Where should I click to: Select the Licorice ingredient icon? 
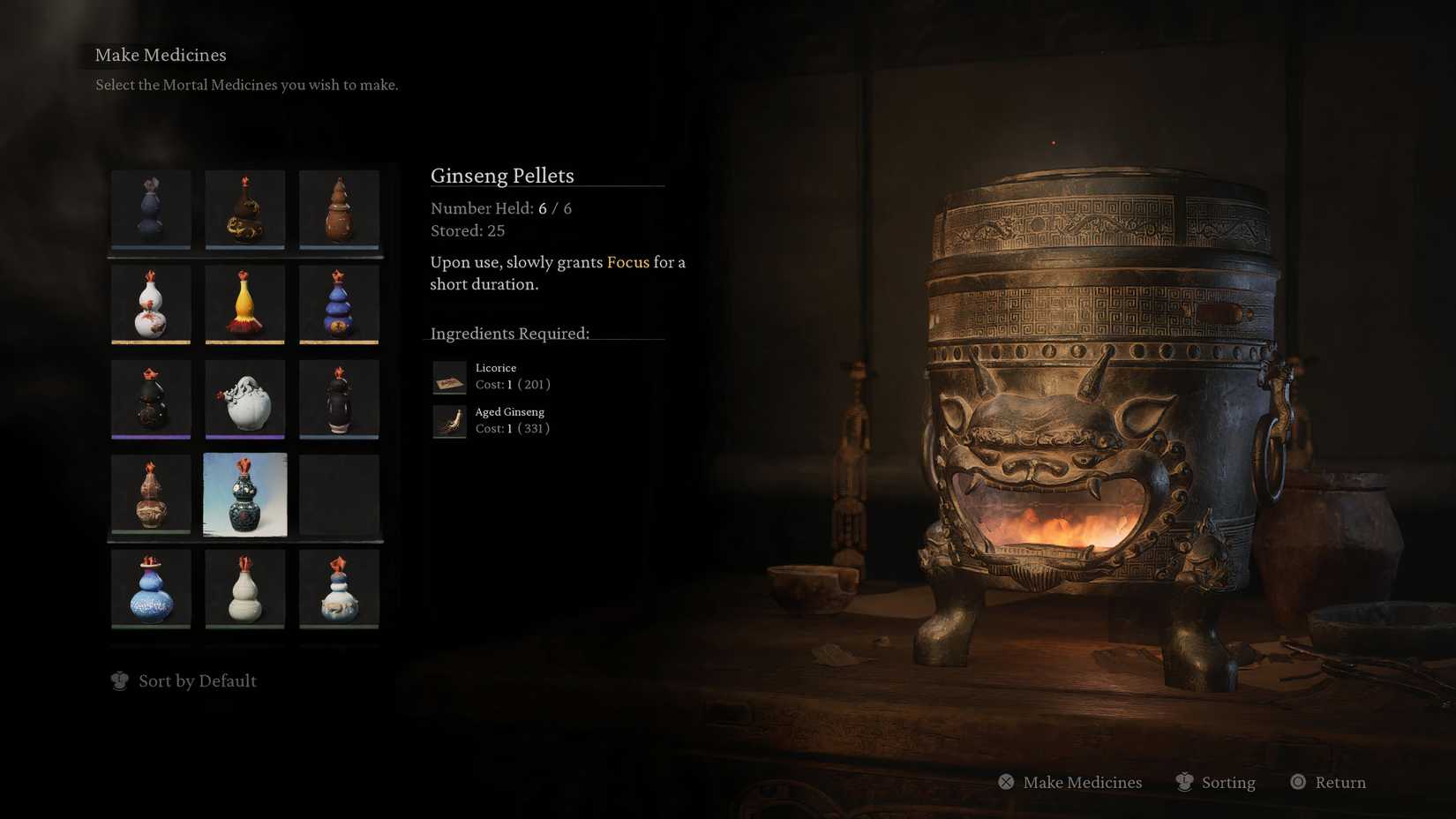[449, 377]
